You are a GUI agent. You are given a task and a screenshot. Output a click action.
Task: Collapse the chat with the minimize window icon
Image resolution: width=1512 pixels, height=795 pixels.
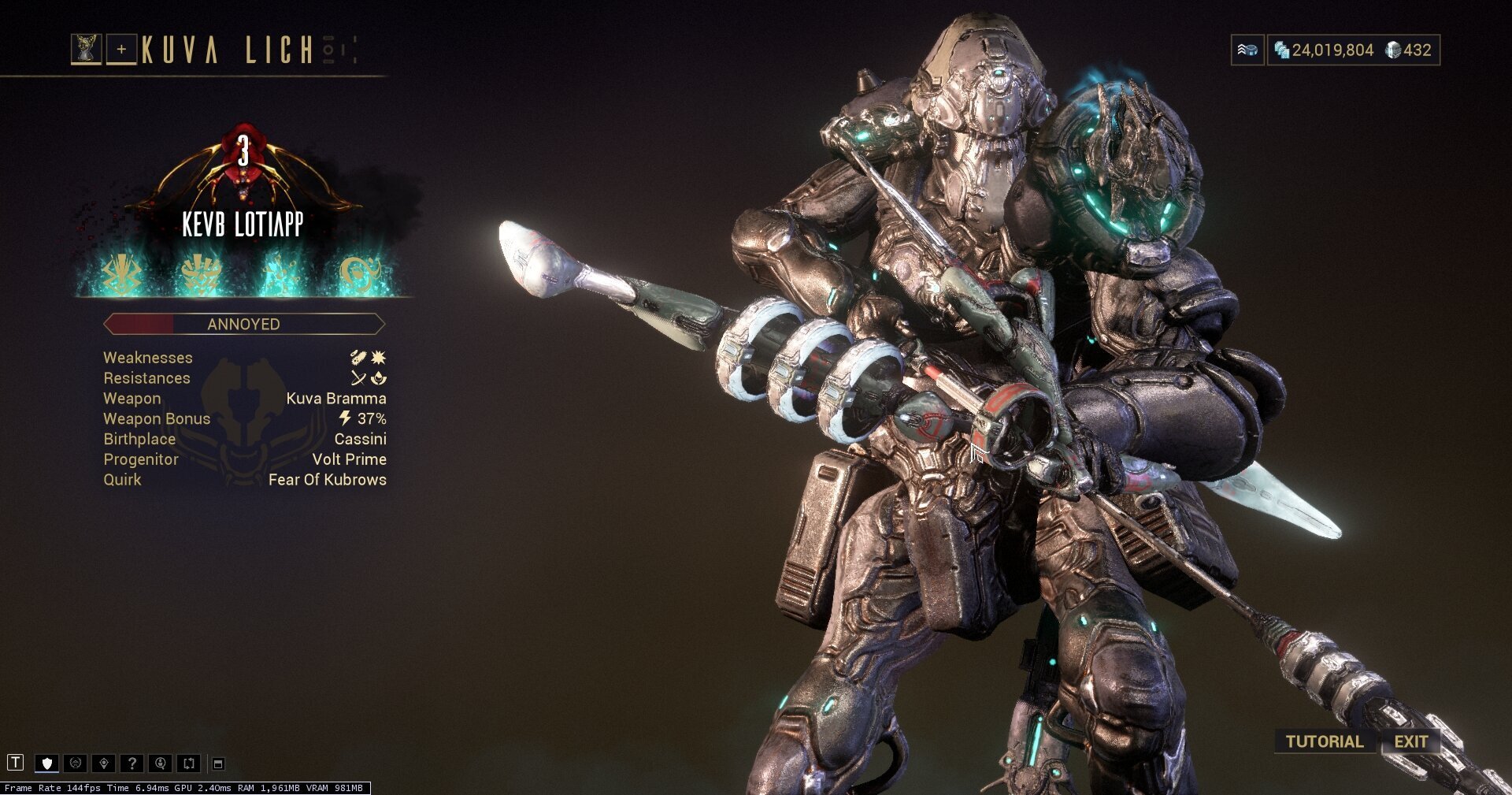(217, 763)
